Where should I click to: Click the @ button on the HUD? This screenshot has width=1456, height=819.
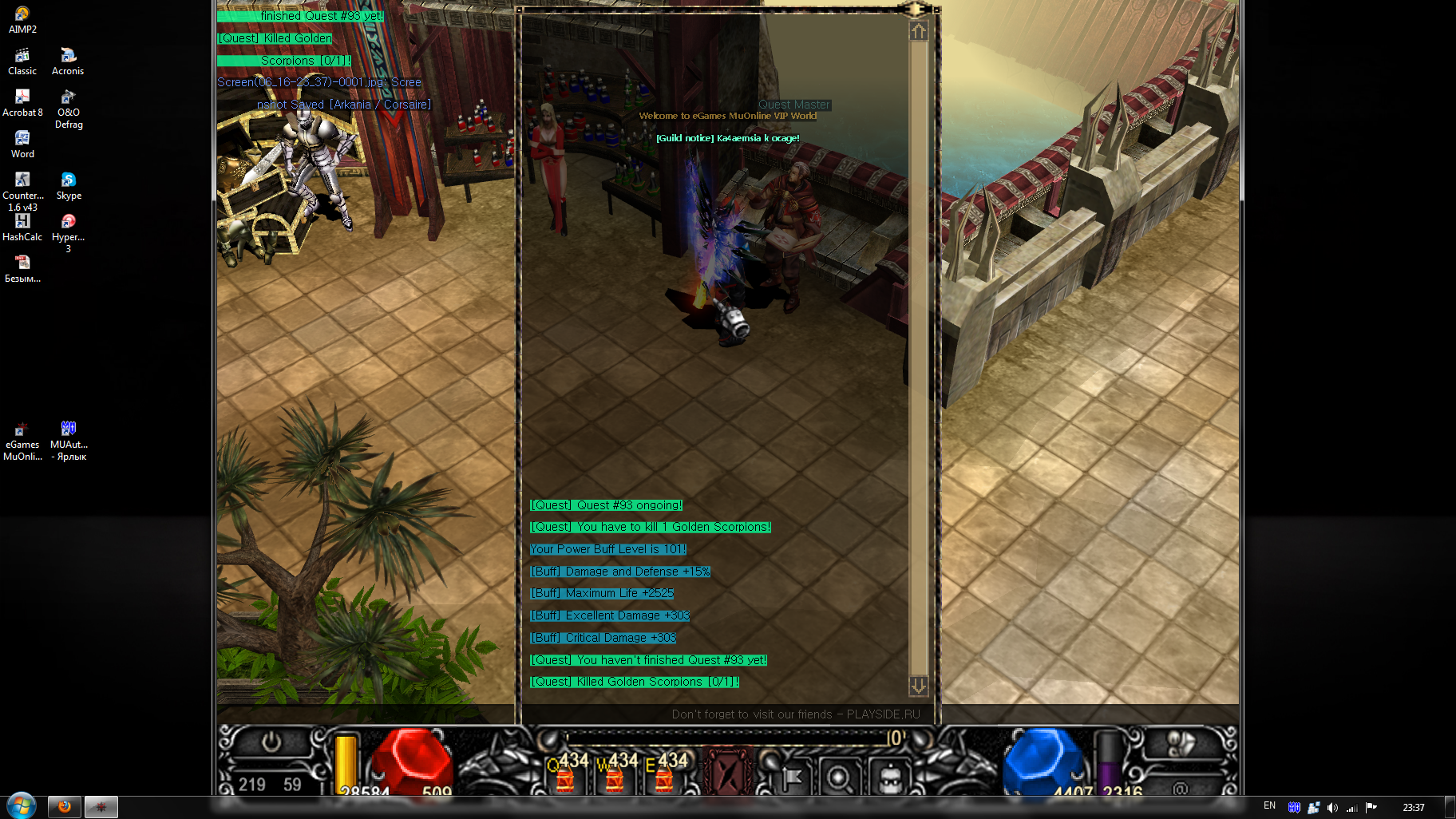1181,789
